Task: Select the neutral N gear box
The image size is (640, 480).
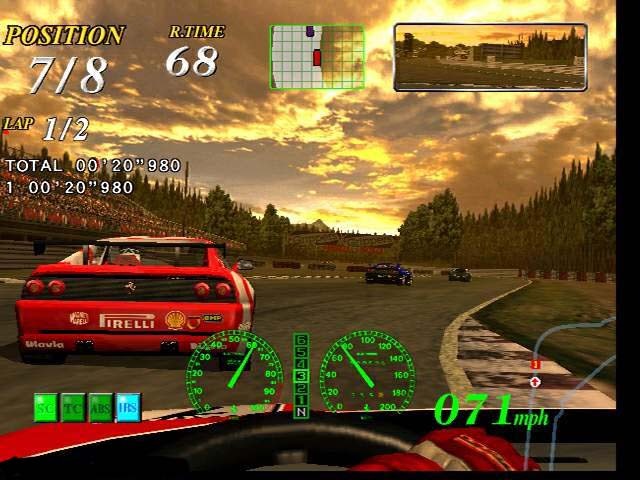Action: [x=300, y=411]
